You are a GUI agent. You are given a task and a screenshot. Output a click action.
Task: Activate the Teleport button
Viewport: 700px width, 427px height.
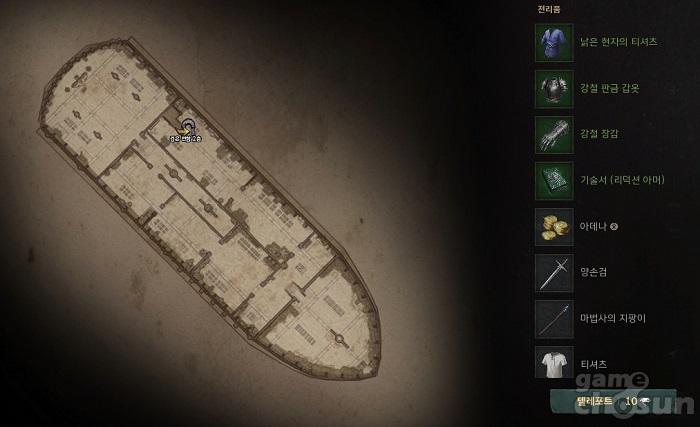click(x=599, y=401)
